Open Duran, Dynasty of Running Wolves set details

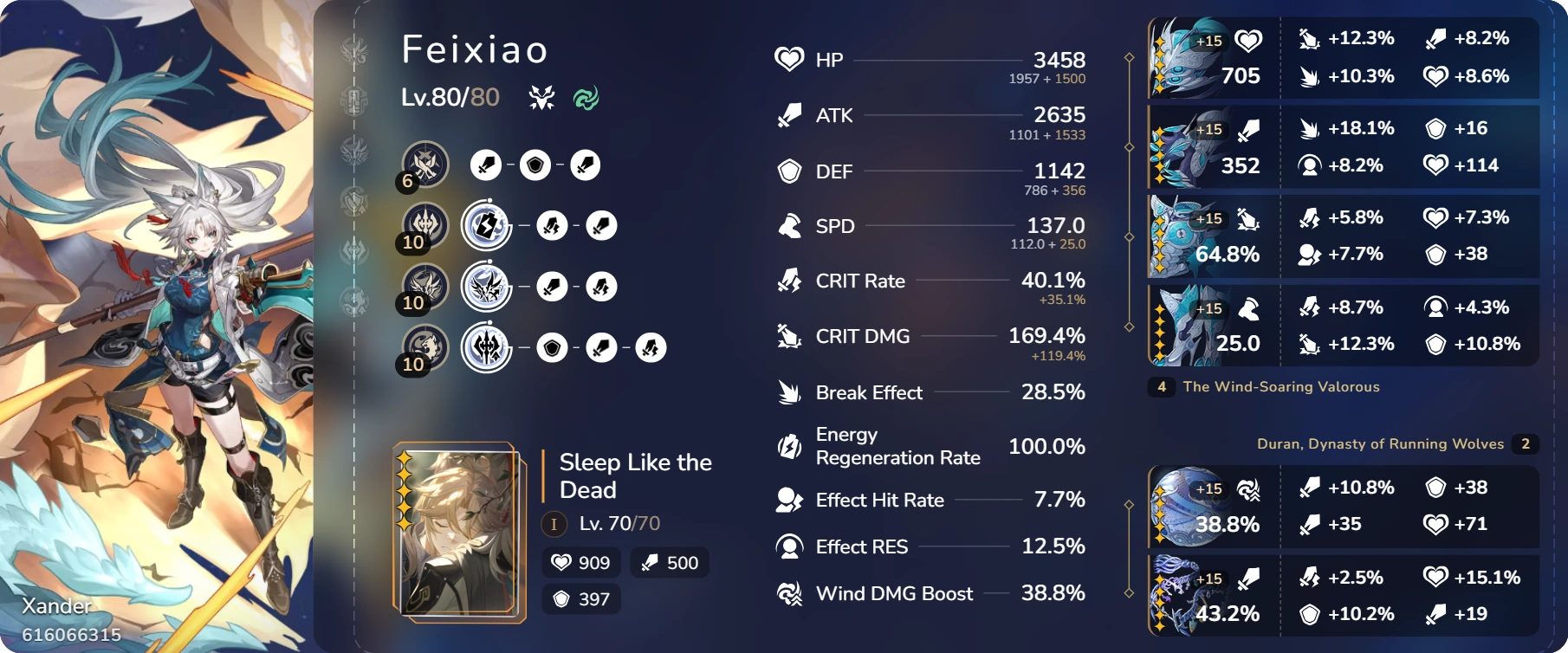pyautogui.click(x=1381, y=443)
